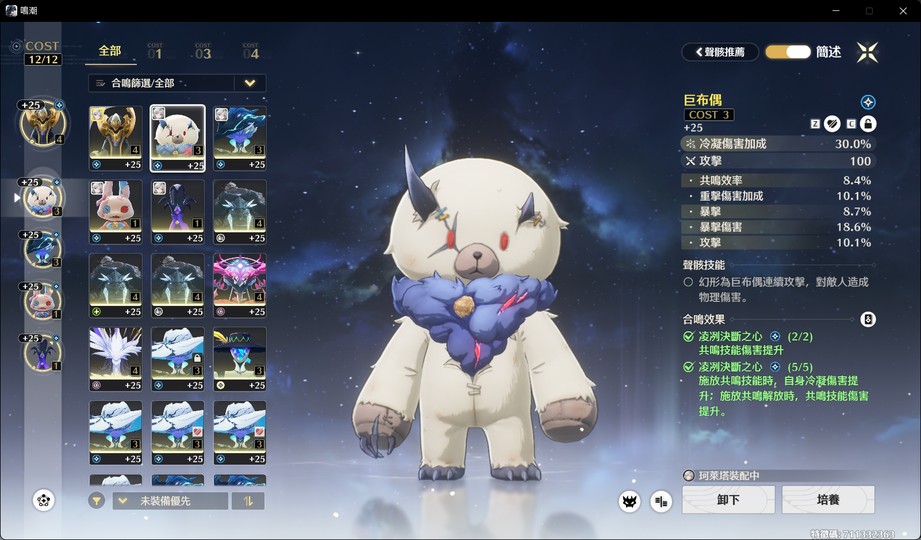Show only COST 4 echoes
Image resolution: width=921 pixels, height=540 pixels.
(x=251, y=51)
